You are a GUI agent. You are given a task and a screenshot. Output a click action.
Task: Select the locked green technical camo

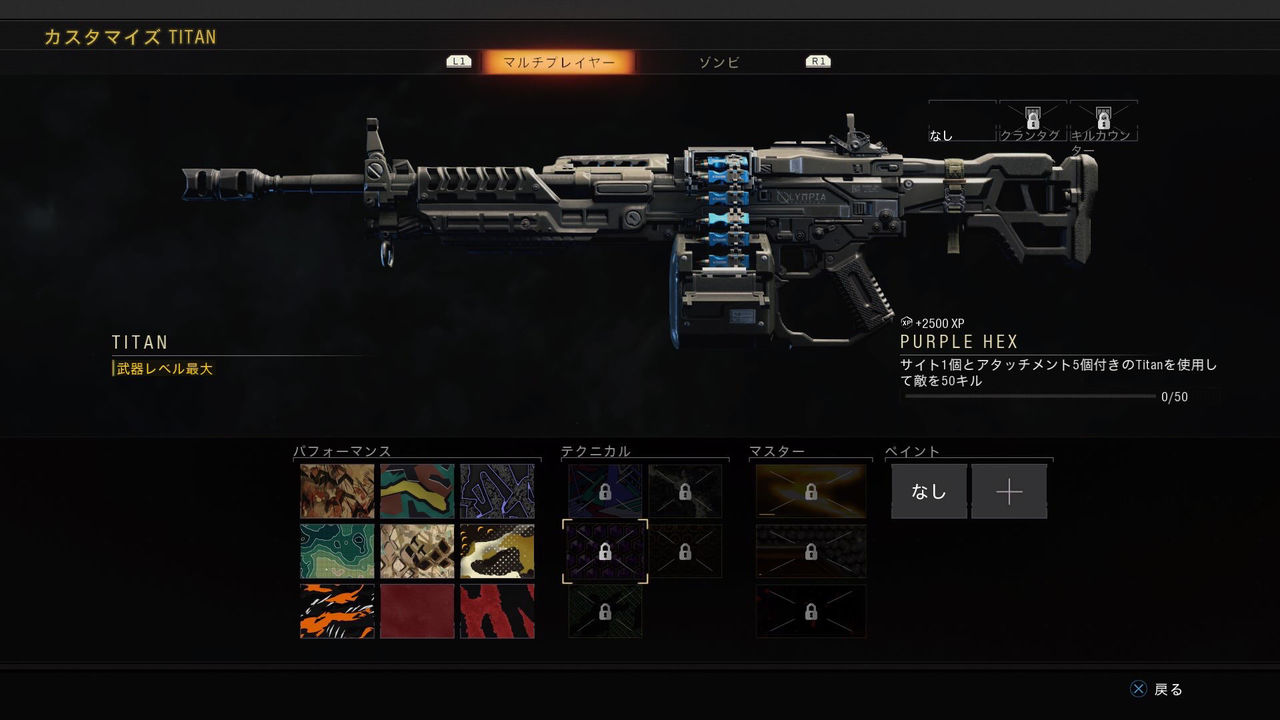605,611
